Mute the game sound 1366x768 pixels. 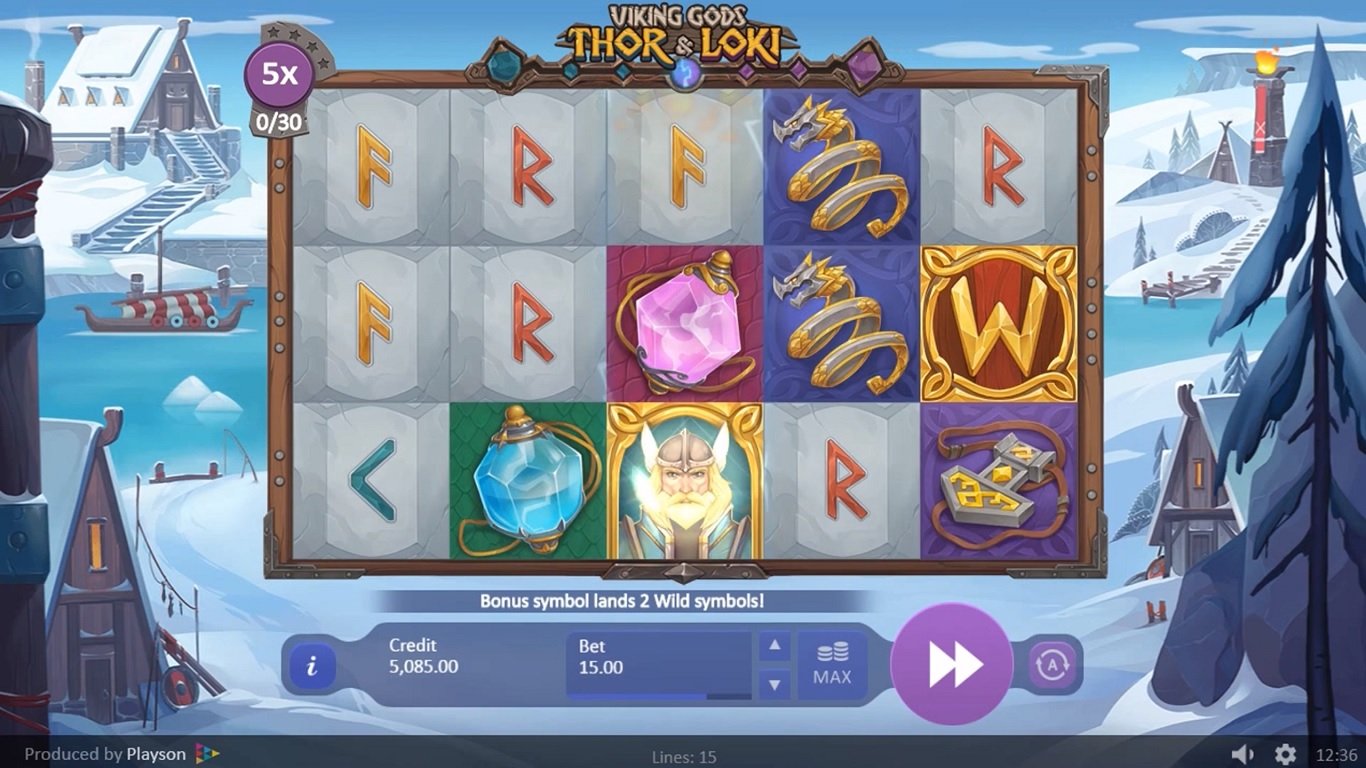(1242, 754)
